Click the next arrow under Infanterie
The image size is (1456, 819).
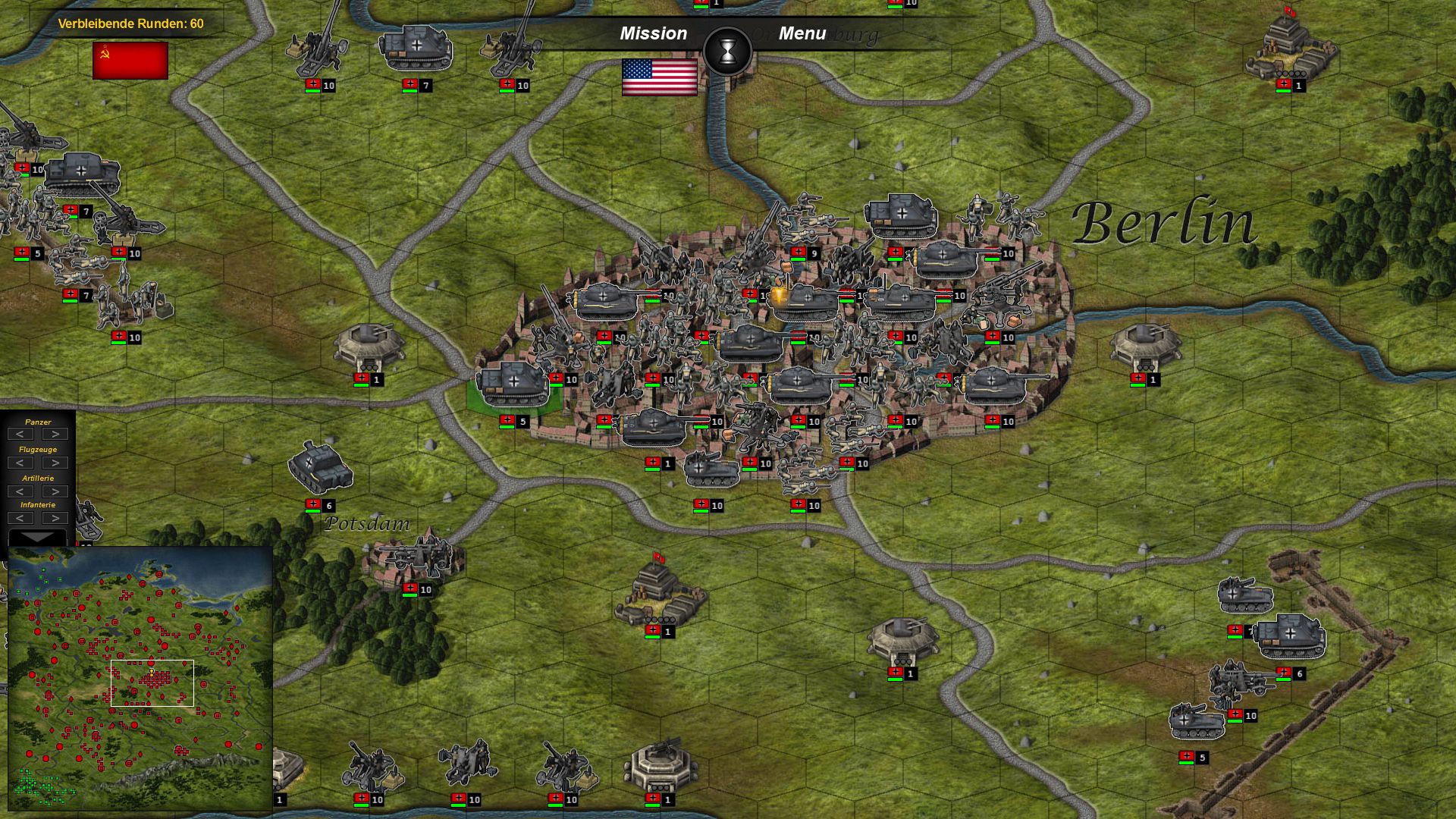coord(54,519)
